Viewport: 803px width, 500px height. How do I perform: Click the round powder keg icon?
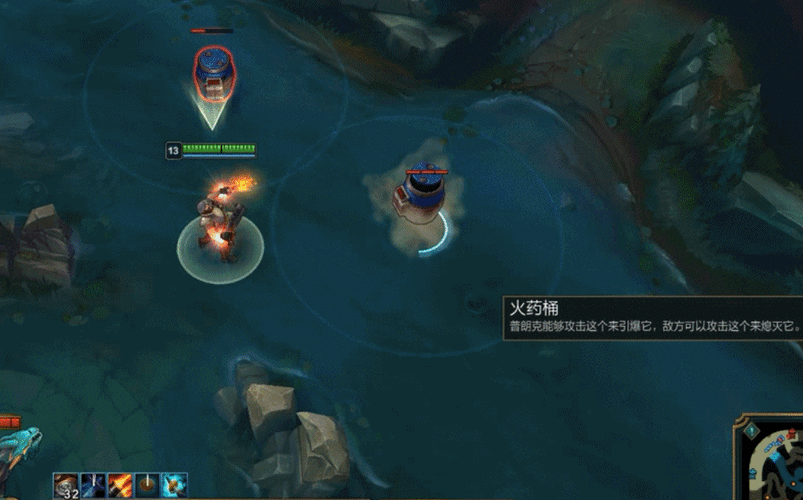pos(148,486)
